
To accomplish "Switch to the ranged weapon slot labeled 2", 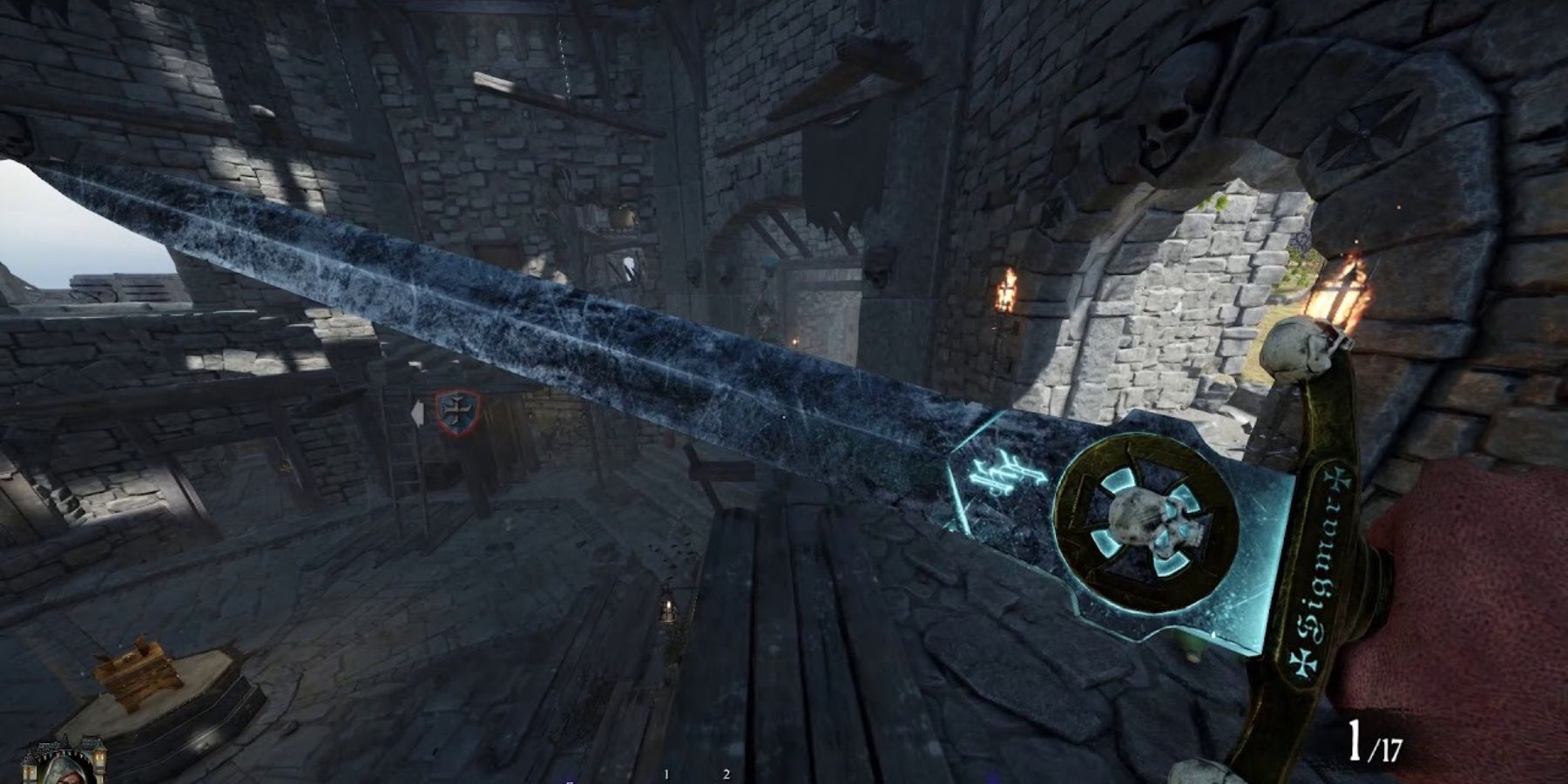I will (726, 774).
